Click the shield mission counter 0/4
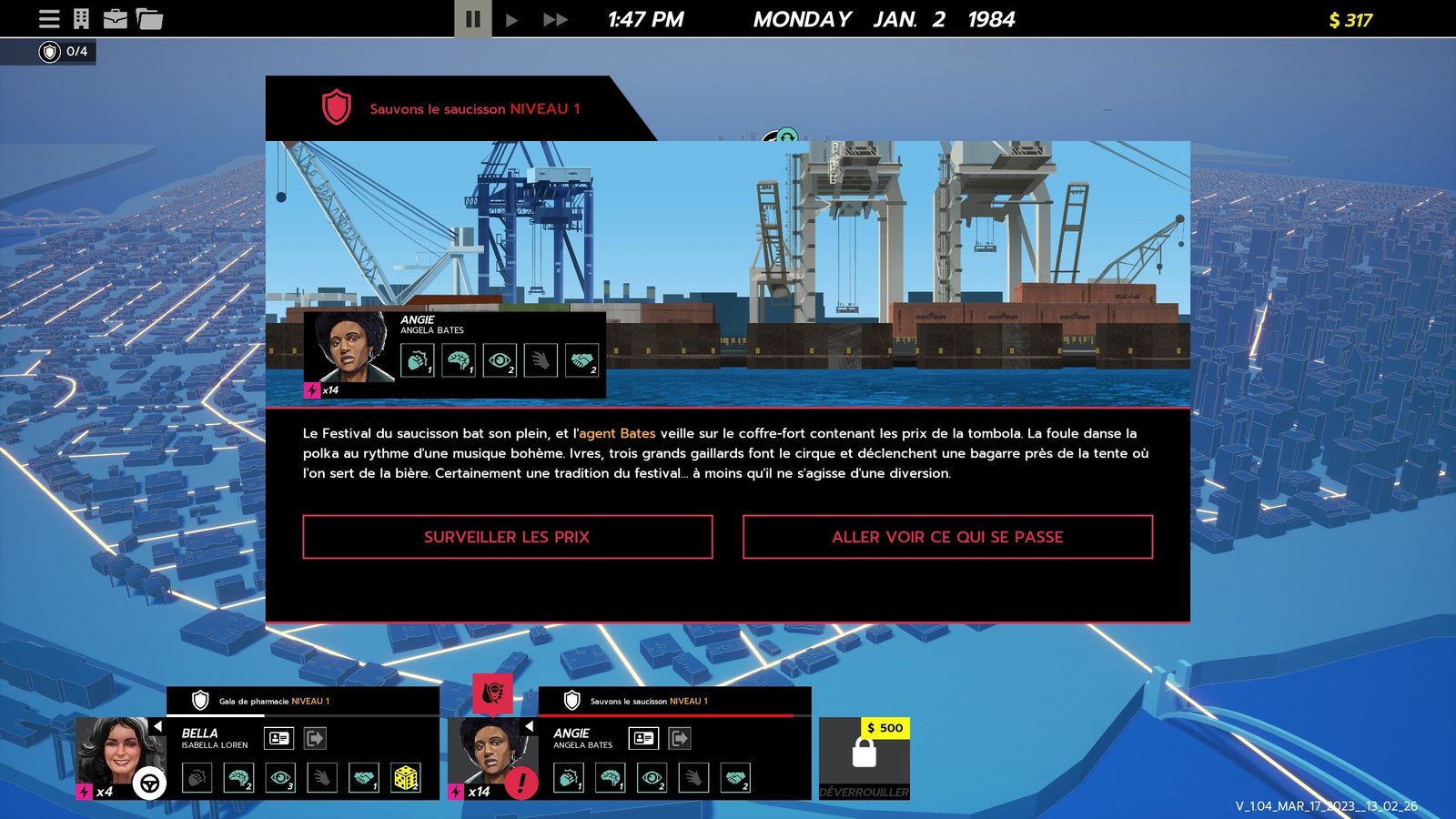The height and width of the screenshot is (819, 1456). [x=64, y=52]
